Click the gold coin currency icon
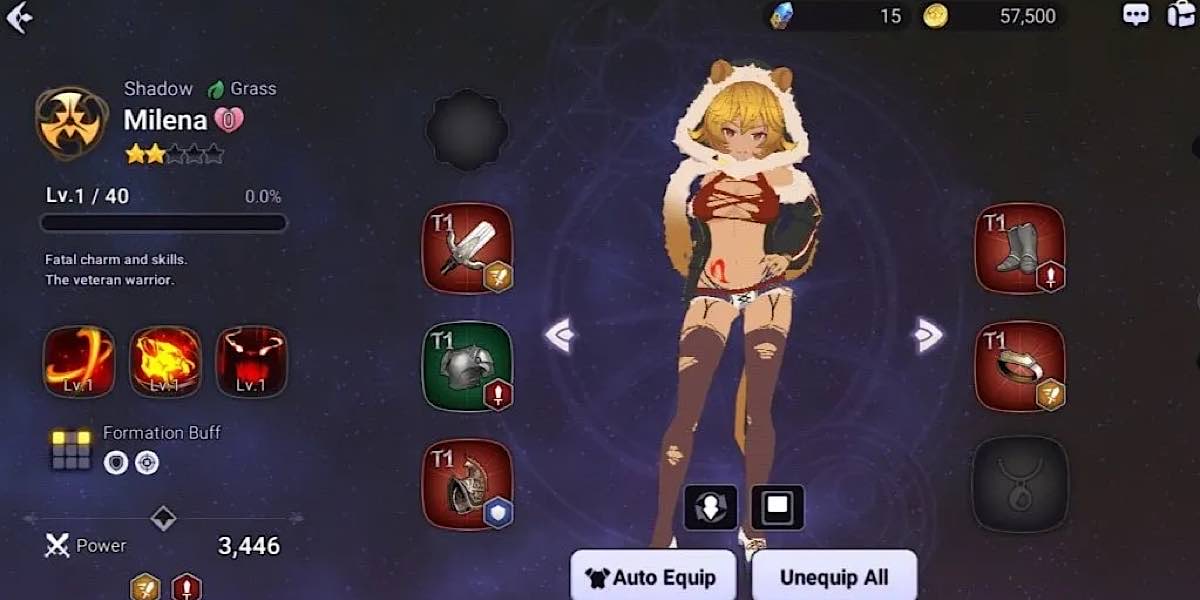Image resolution: width=1200 pixels, height=600 pixels. click(x=935, y=16)
